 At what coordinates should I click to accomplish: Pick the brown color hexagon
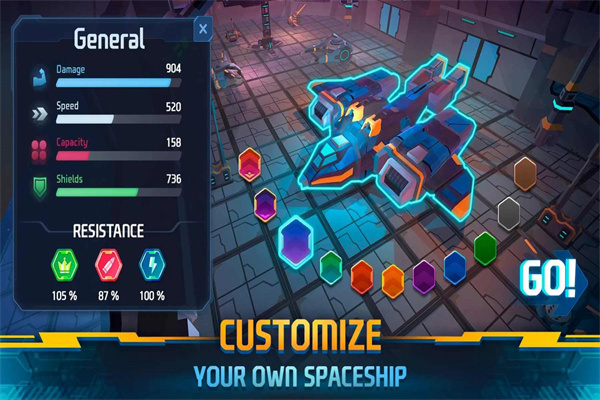[x=527, y=173]
